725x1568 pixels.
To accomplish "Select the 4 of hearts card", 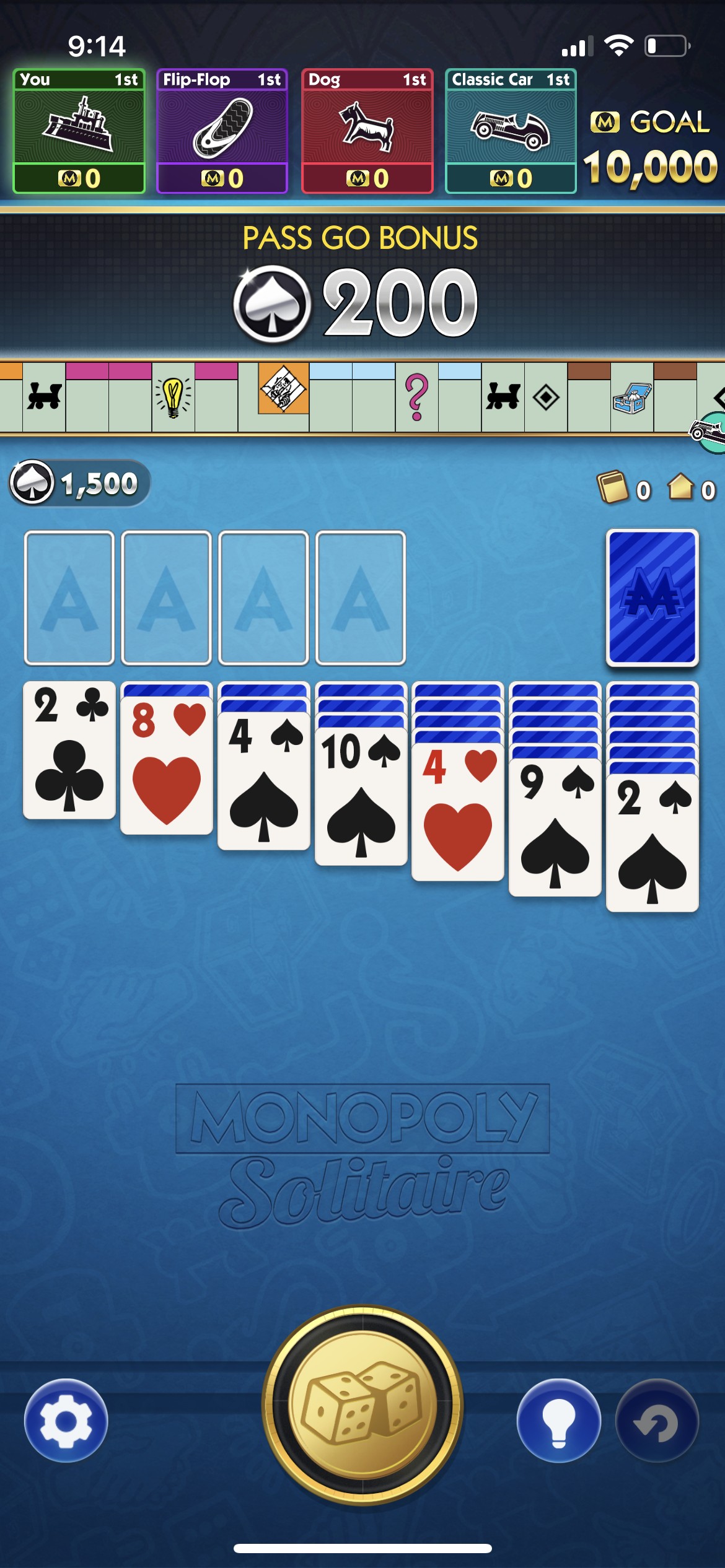I will (x=458, y=812).
